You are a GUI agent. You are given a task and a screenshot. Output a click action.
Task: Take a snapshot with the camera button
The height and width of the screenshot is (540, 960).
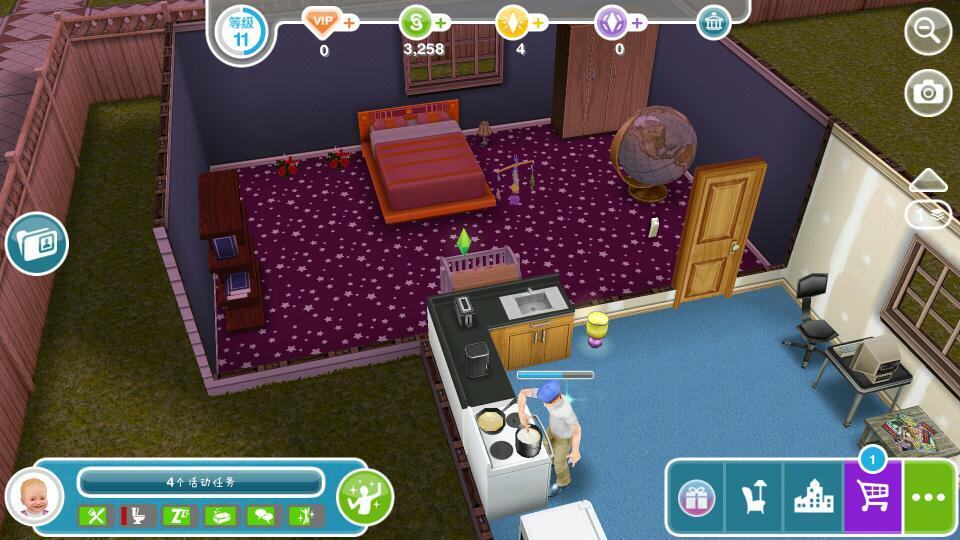927,93
